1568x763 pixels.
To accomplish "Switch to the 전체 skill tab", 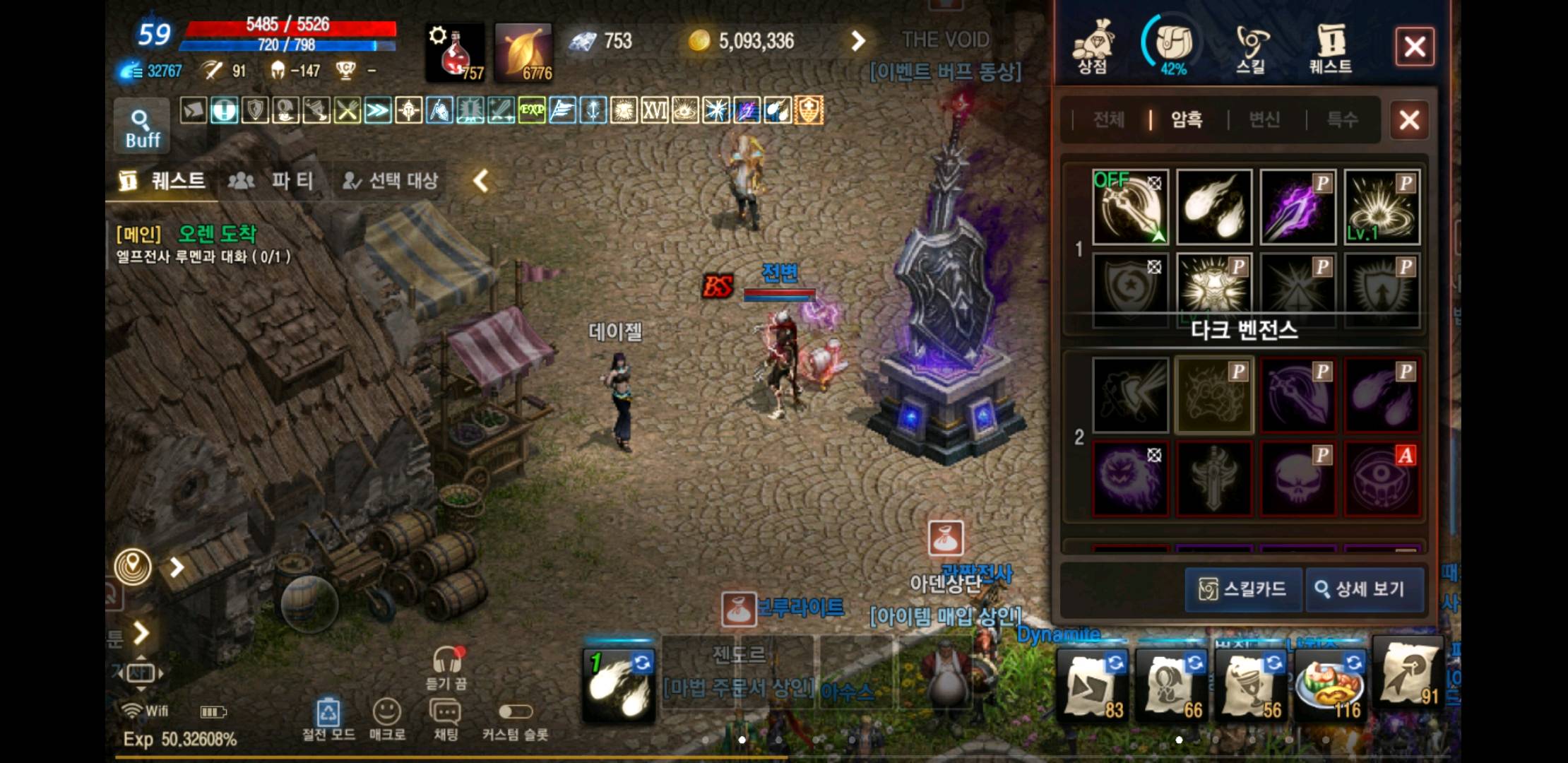I will (x=1108, y=119).
